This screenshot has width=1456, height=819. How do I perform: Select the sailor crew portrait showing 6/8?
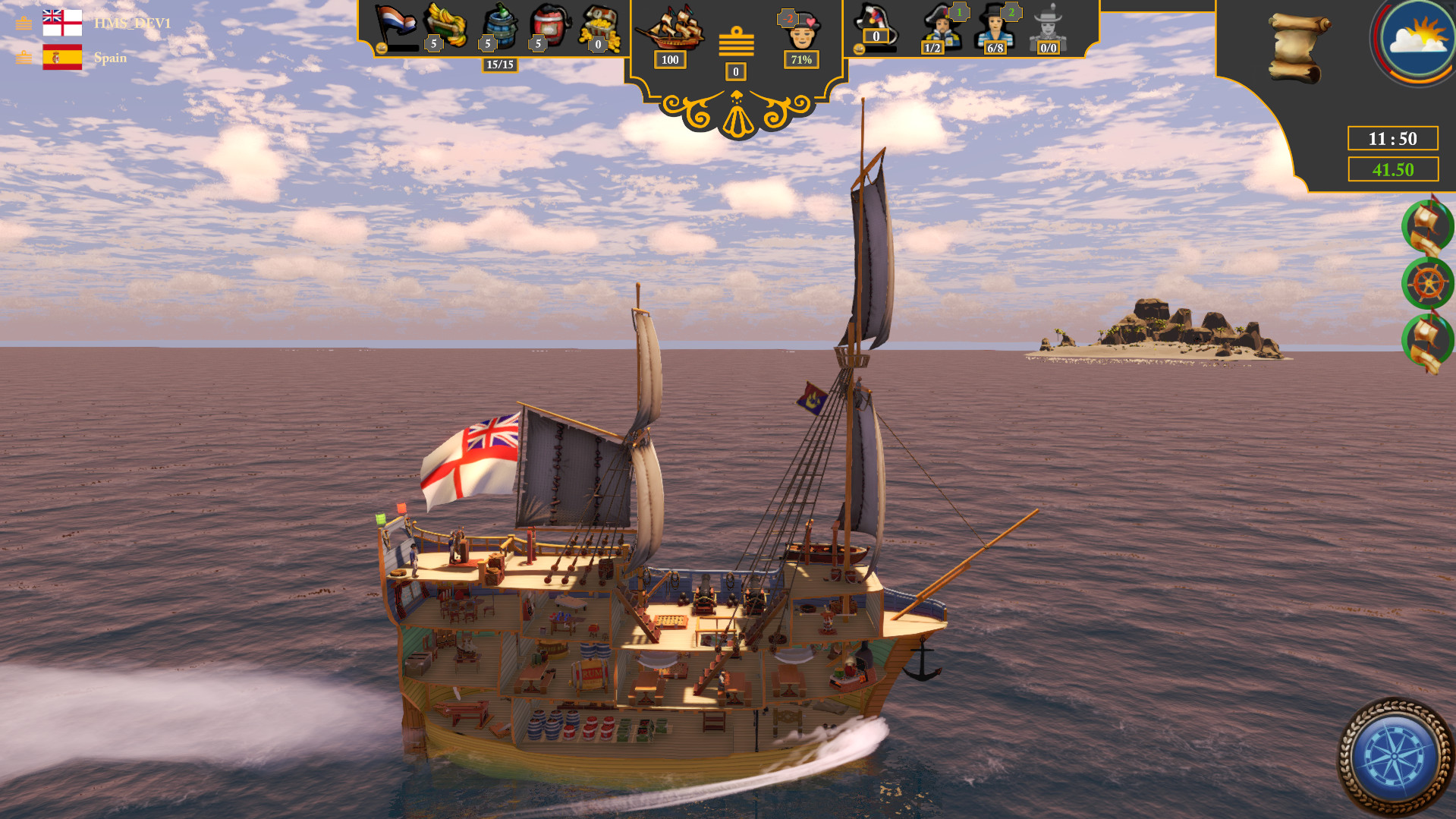998,30
